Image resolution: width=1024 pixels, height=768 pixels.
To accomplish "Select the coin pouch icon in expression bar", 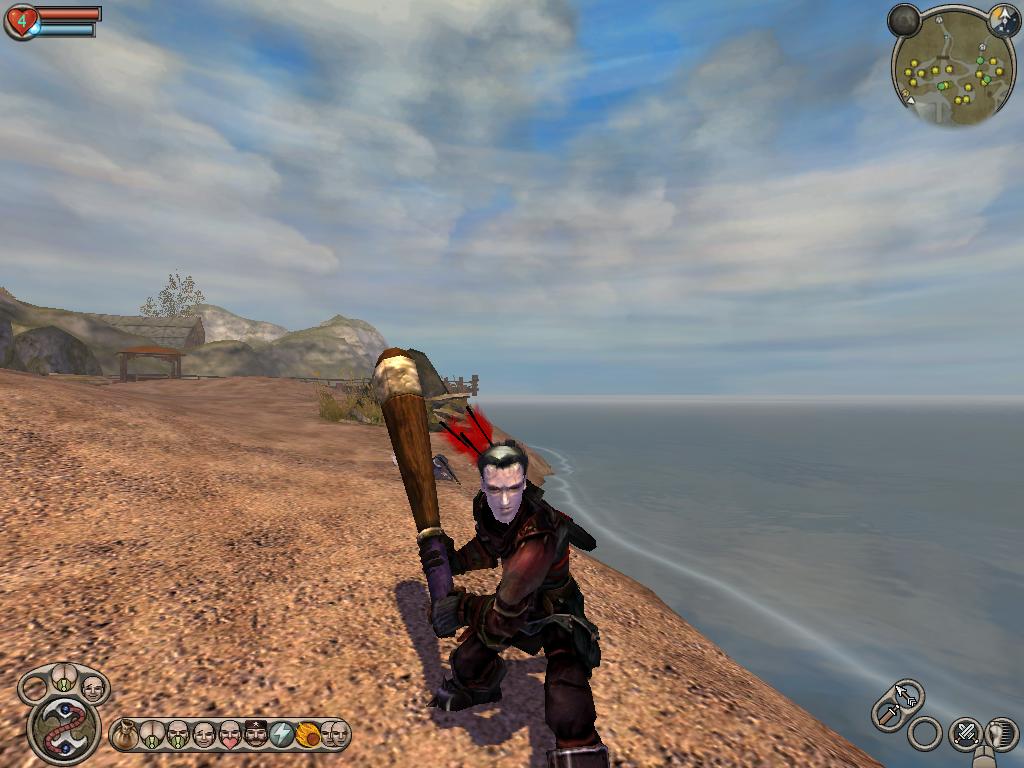I will pos(125,735).
